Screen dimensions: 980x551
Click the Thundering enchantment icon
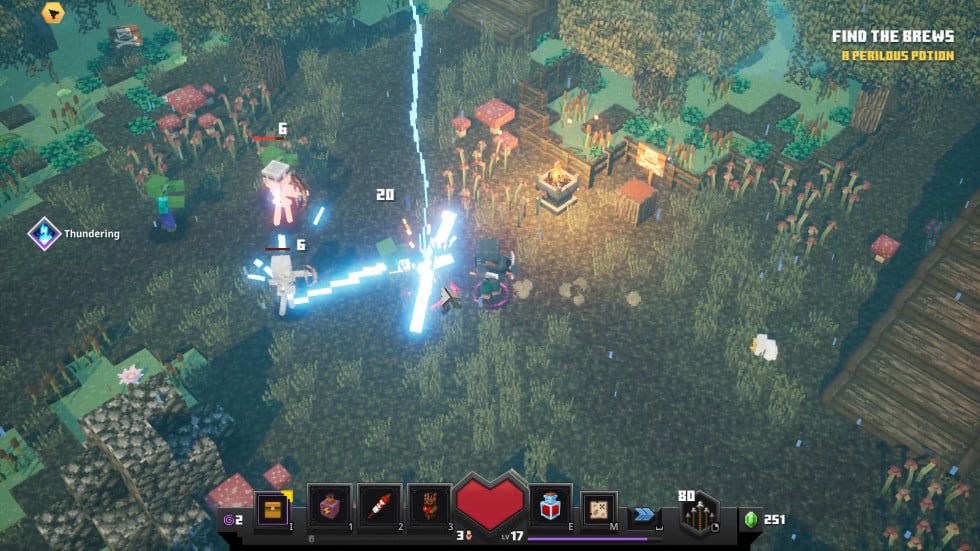45,233
